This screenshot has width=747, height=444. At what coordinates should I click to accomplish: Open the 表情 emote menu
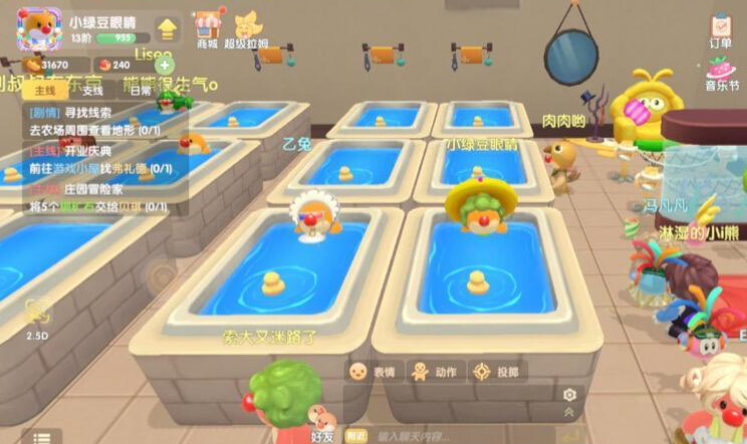click(x=371, y=371)
